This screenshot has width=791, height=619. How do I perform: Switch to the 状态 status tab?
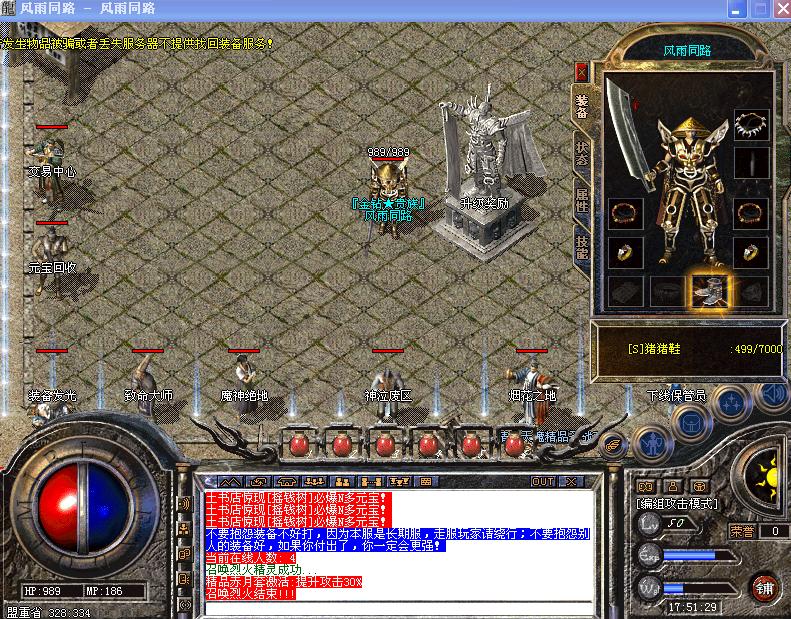coord(581,153)
